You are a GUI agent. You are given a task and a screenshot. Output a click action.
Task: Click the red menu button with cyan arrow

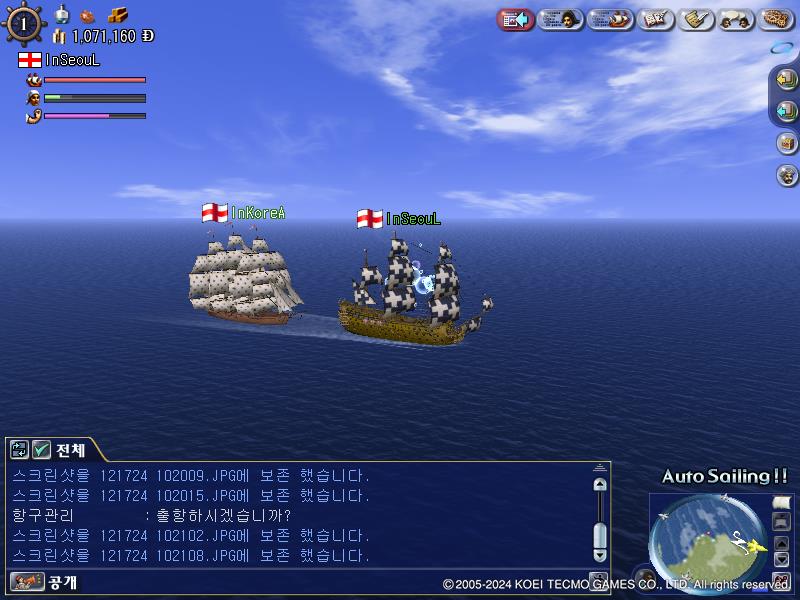[x=515, y=19]
